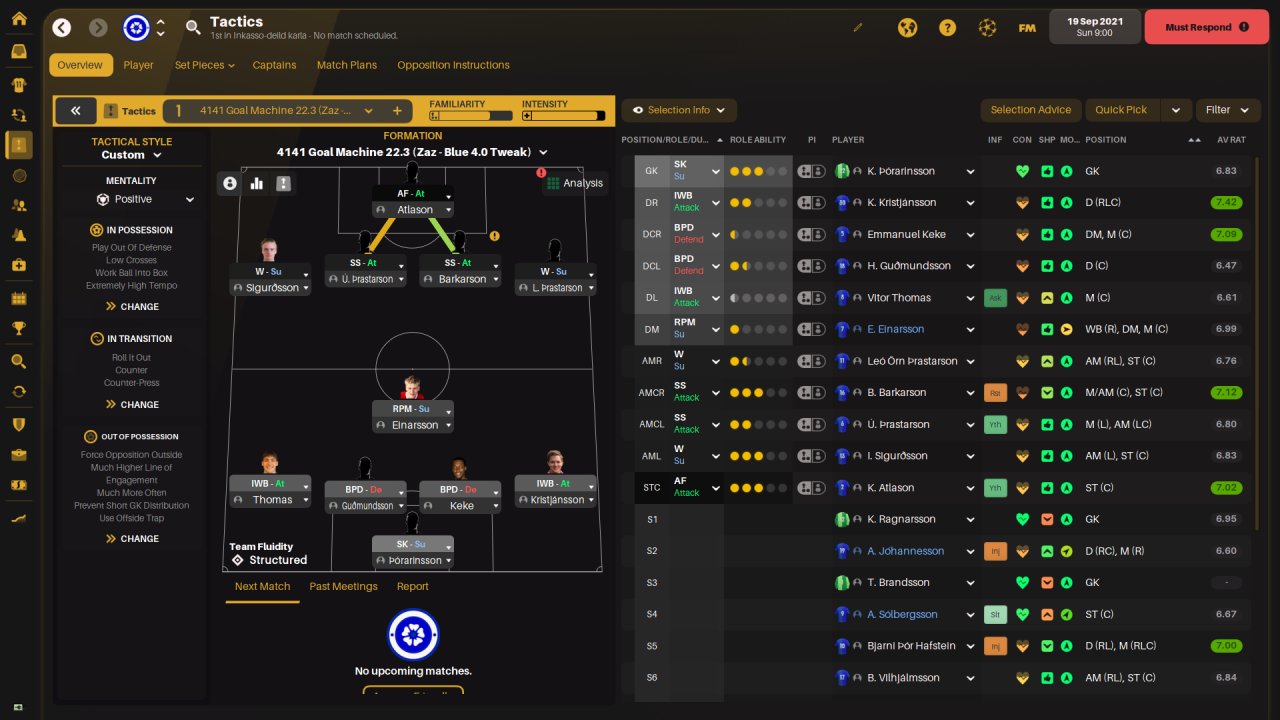
Task: Switch to the Player tab
Action: (138, 65)
